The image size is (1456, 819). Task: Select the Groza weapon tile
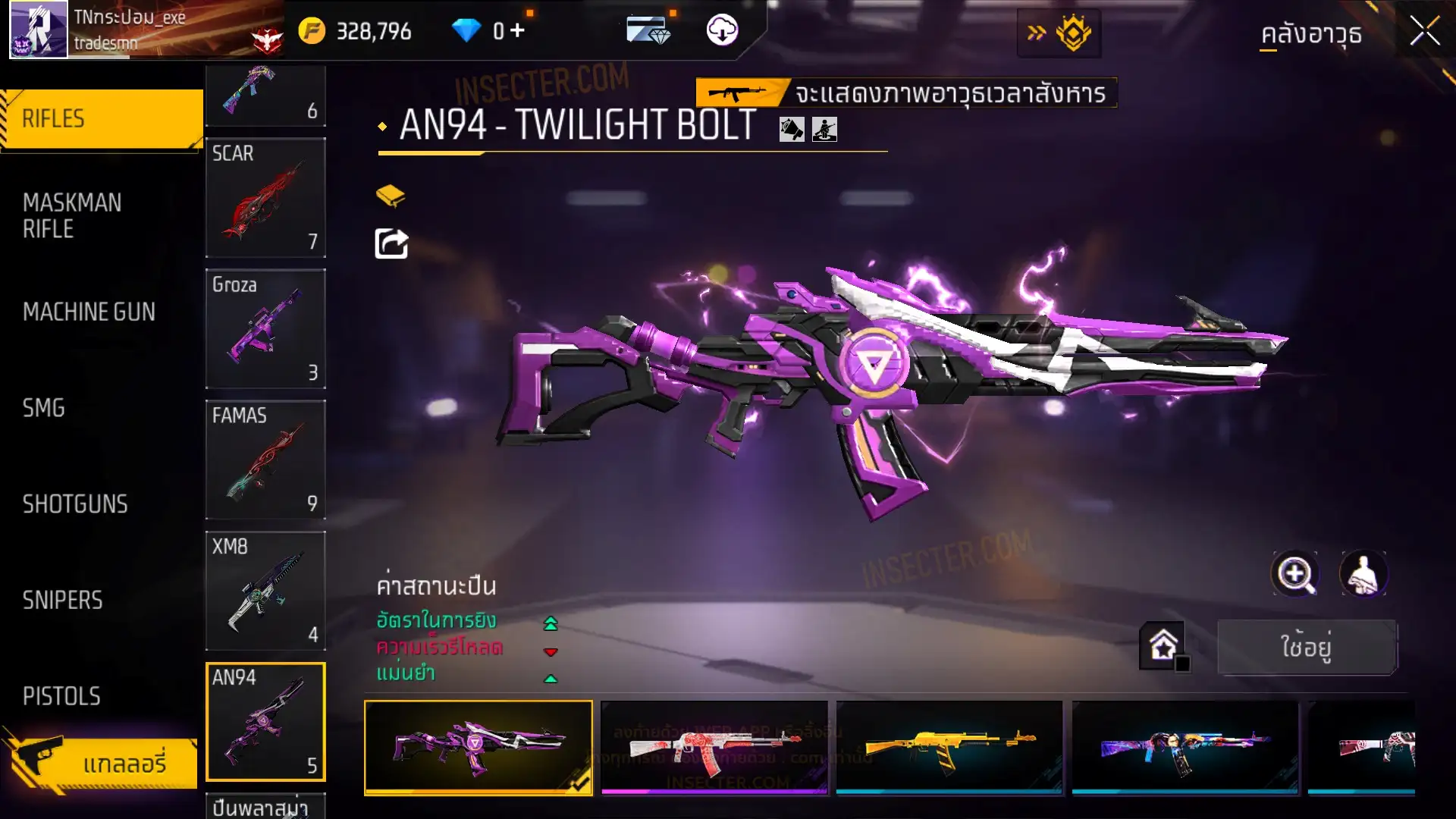pos(265,328)
